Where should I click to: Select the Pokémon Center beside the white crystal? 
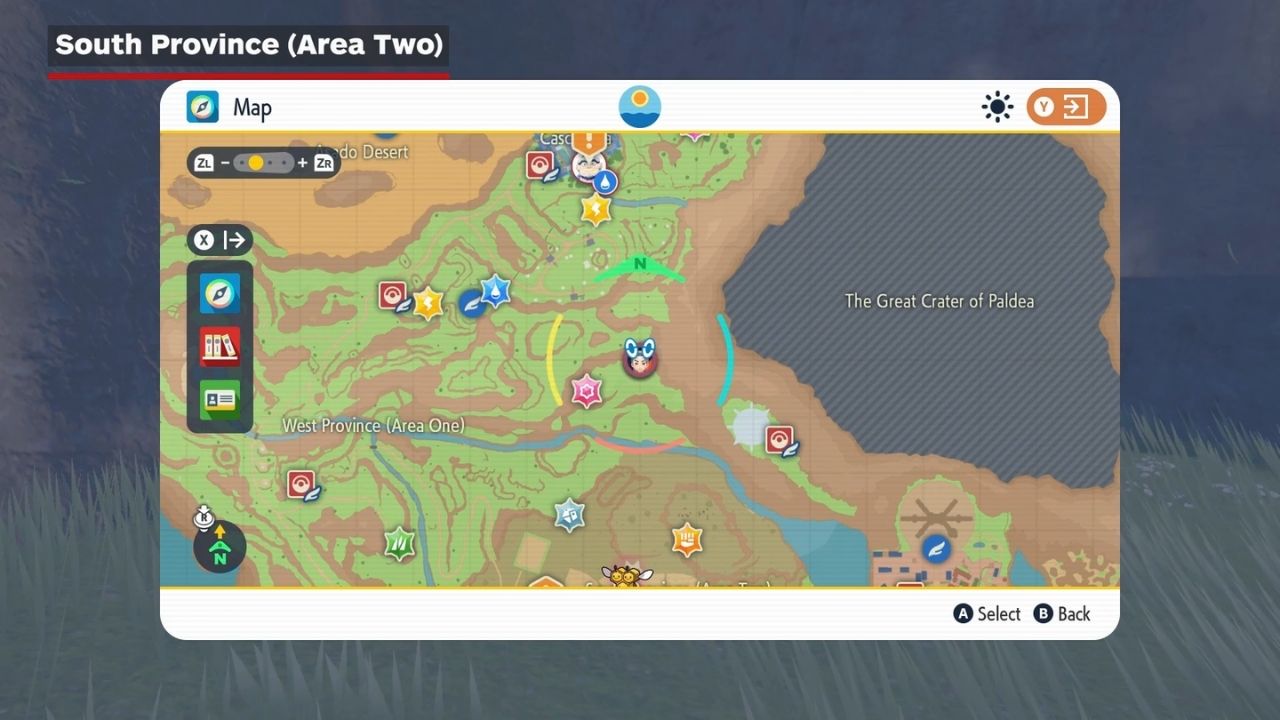tap(779, 439)
